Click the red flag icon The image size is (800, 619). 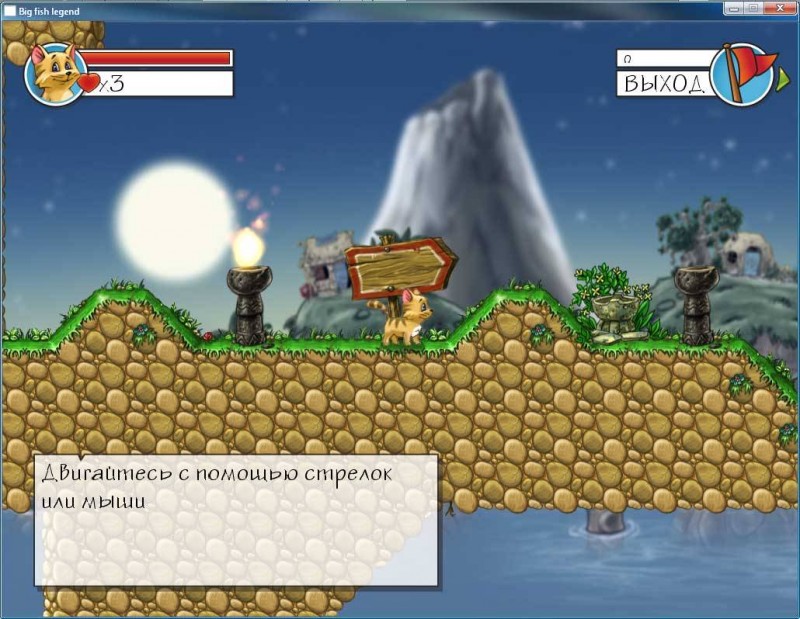(x=742, y=72)
